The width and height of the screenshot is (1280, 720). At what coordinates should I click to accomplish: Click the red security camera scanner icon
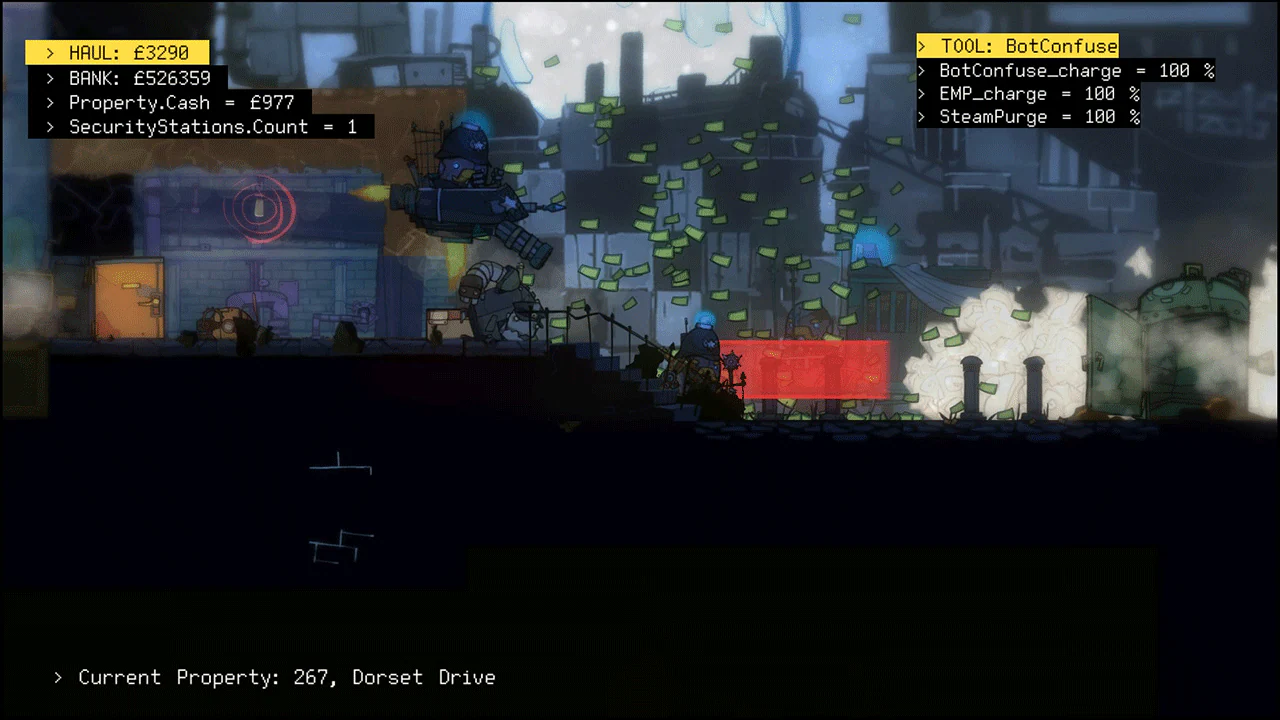[258, 209]
